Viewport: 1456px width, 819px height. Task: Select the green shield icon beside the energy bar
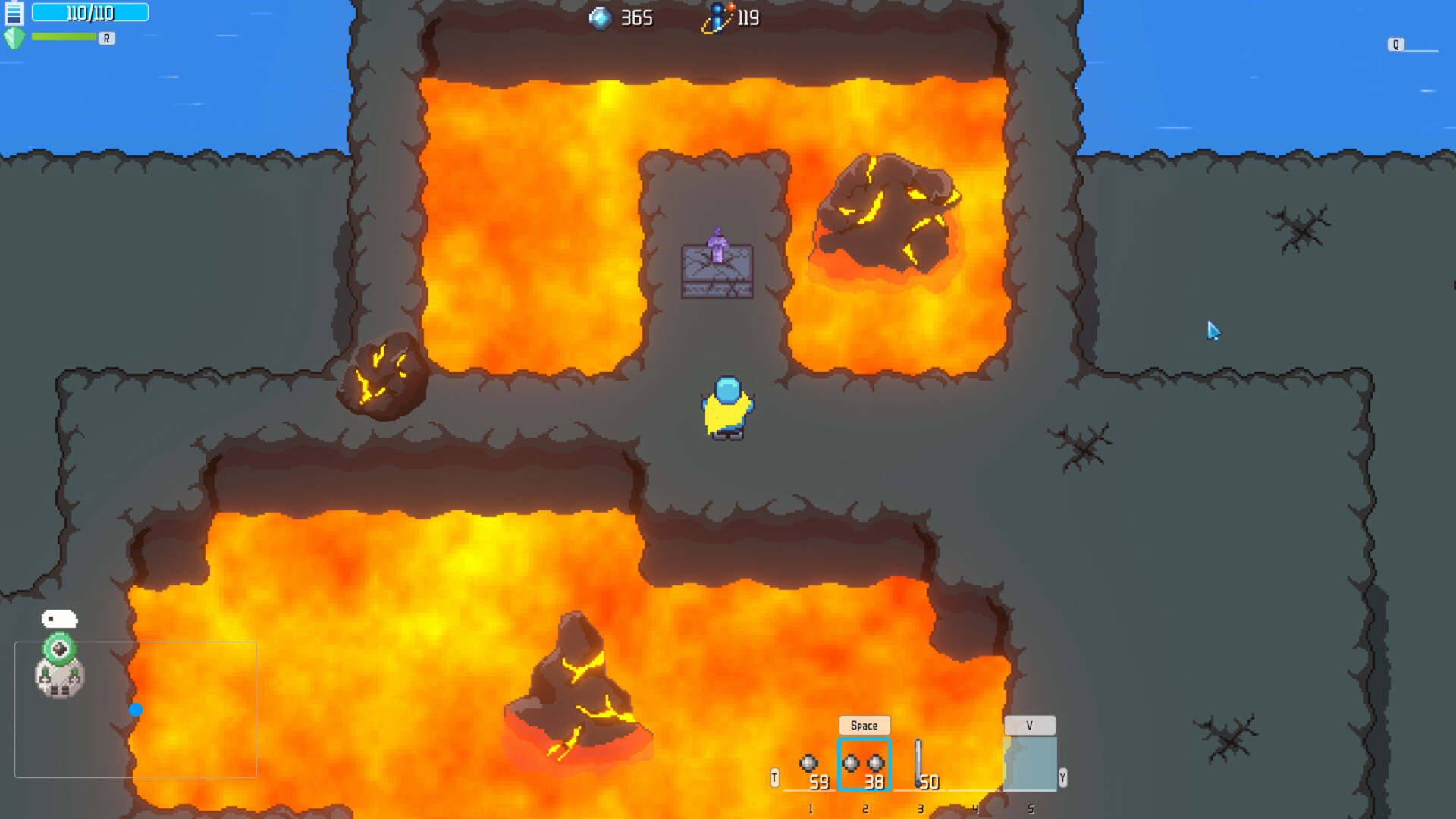(16, 37)
